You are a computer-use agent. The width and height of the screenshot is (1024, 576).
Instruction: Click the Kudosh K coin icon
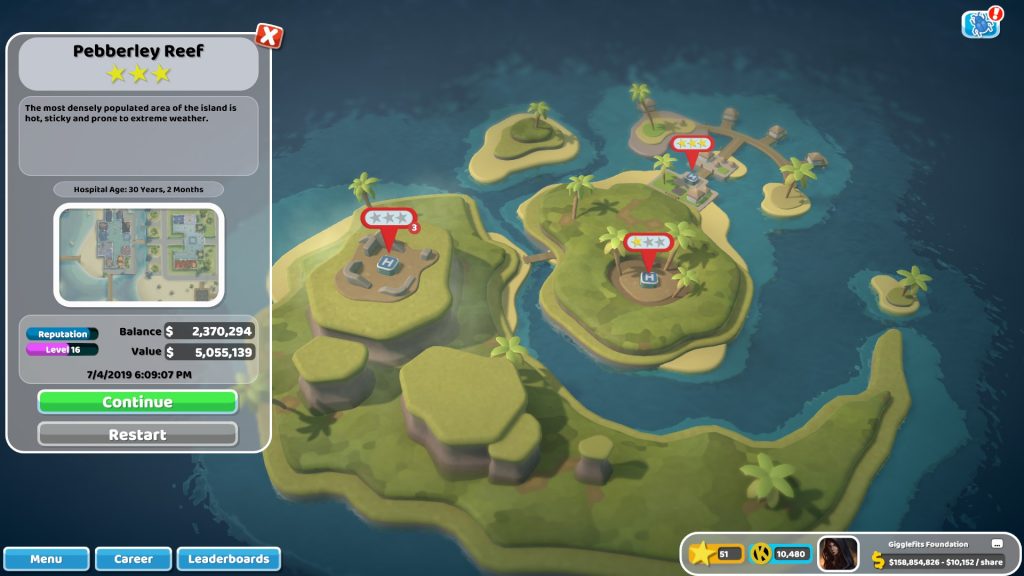pyautogui.click(x=761, y=554)
